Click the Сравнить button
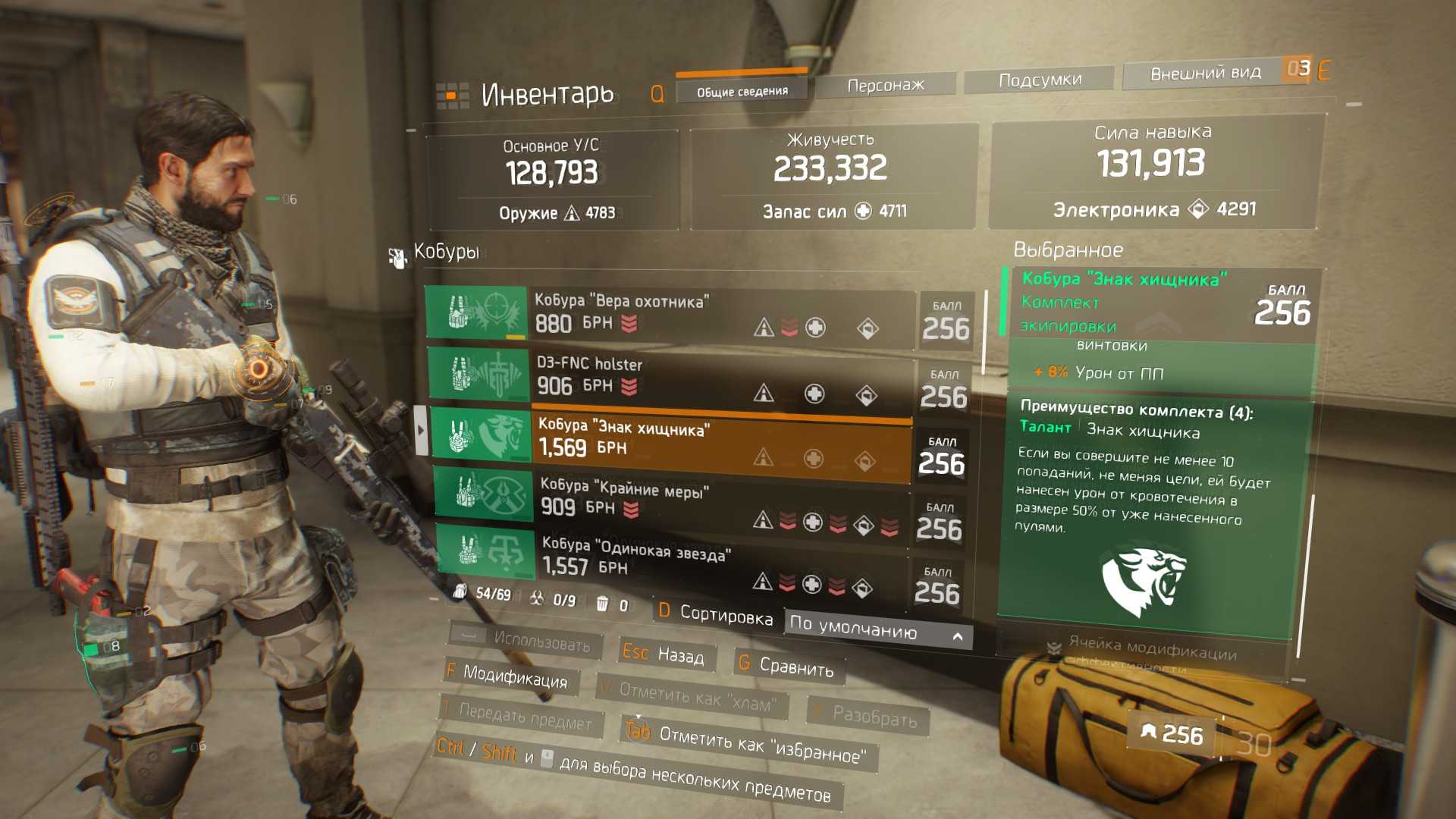Viewport: 1456px width, 819px height. 788,666
